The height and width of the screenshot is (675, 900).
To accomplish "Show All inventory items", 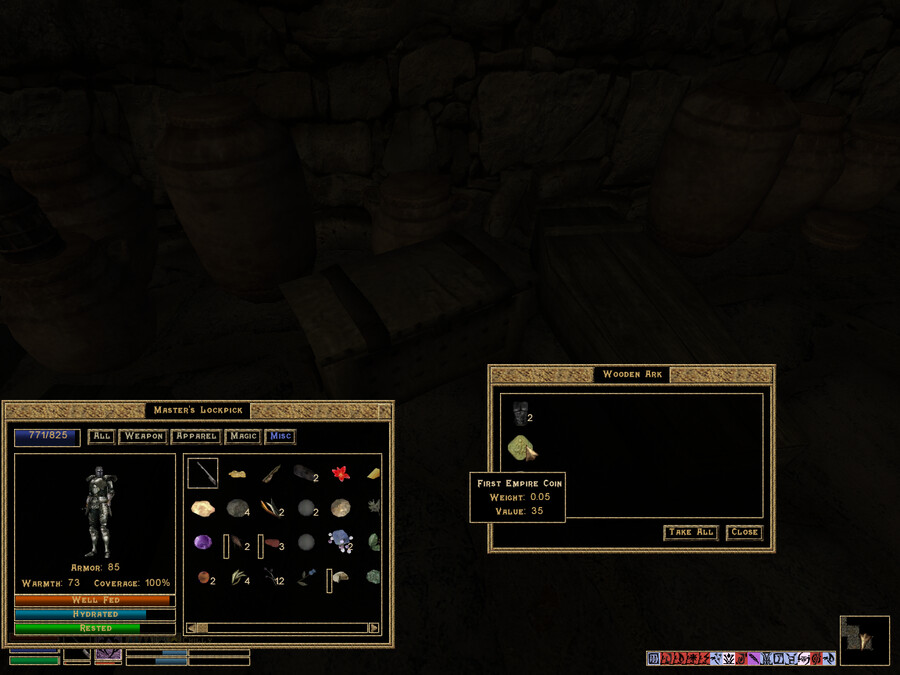I will (x=101, y=436).
